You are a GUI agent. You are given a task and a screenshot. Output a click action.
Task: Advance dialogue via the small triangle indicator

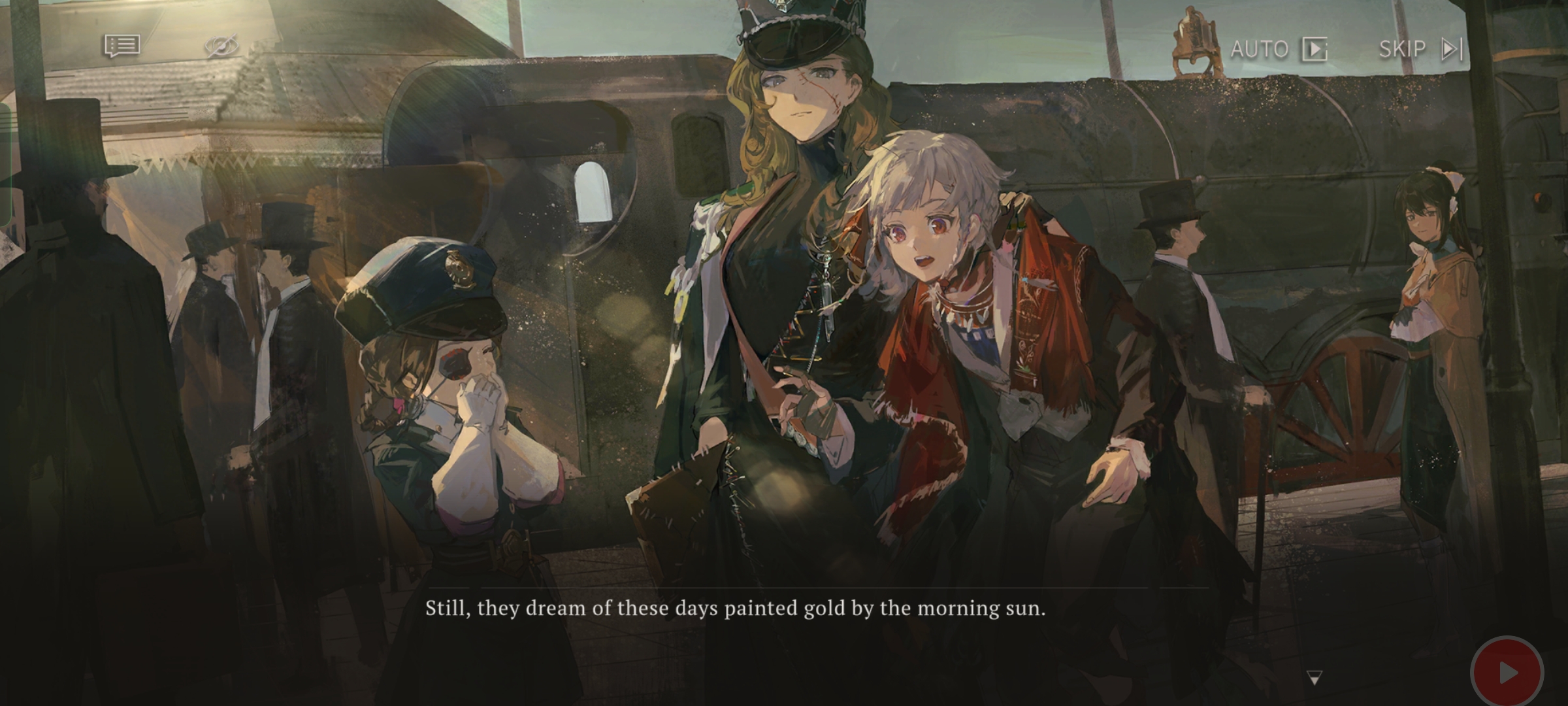pos(1315,677)
